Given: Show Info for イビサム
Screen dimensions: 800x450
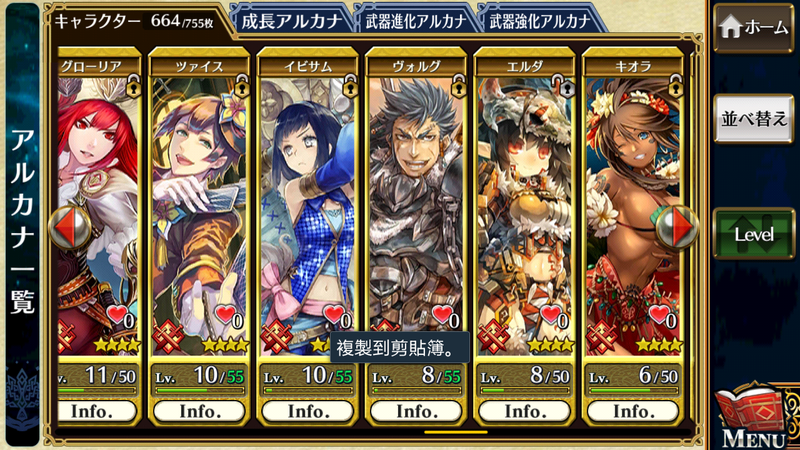Looking at the screenshot, I should [308, 411].
